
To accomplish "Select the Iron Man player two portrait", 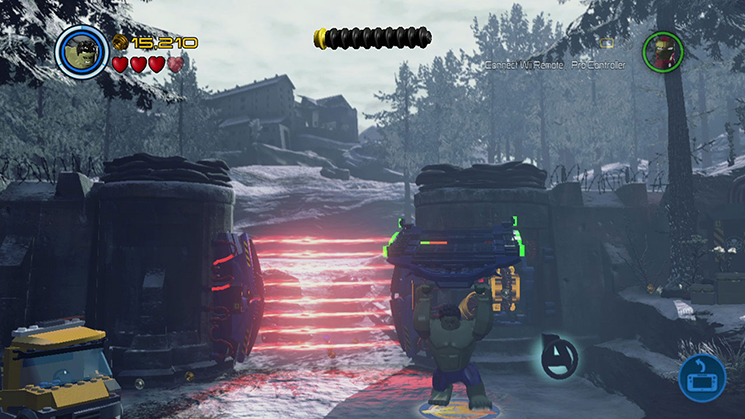I will click(661, 51).
